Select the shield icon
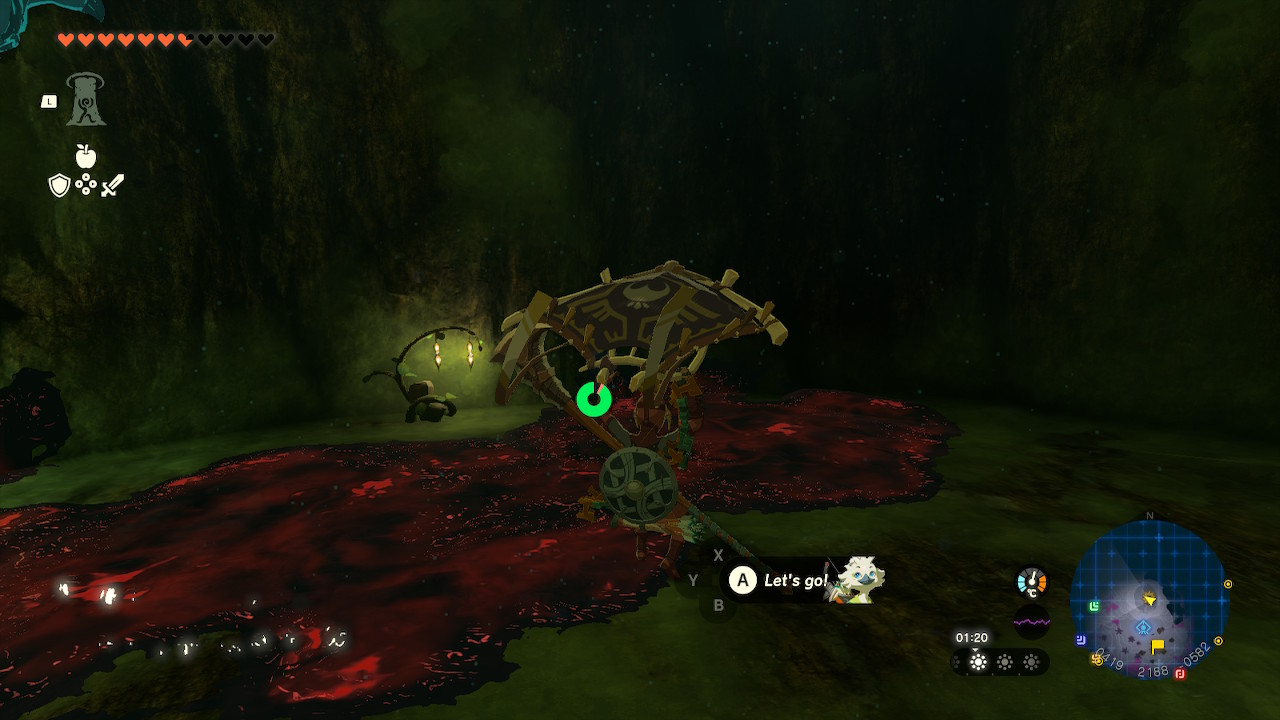This screenshot has width=1280, height=720. click(x=60, y=184)
